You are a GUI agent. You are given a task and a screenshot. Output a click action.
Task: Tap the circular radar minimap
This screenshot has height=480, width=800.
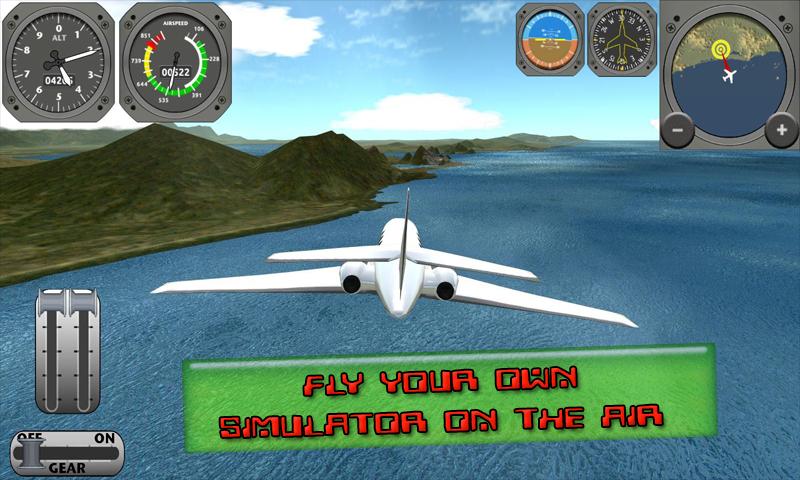coord(728,70)
